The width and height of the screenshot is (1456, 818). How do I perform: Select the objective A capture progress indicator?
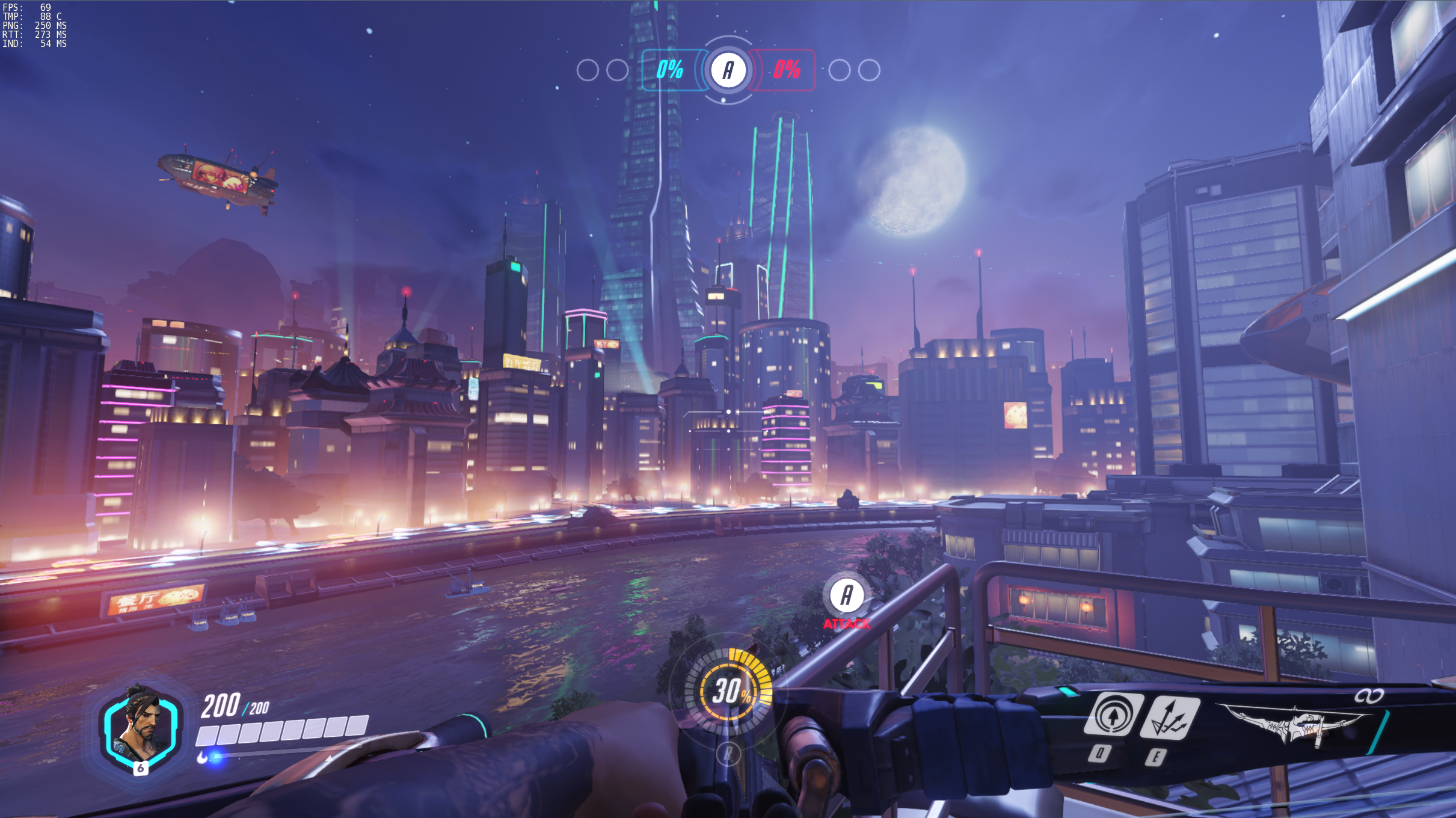point(728,70)
